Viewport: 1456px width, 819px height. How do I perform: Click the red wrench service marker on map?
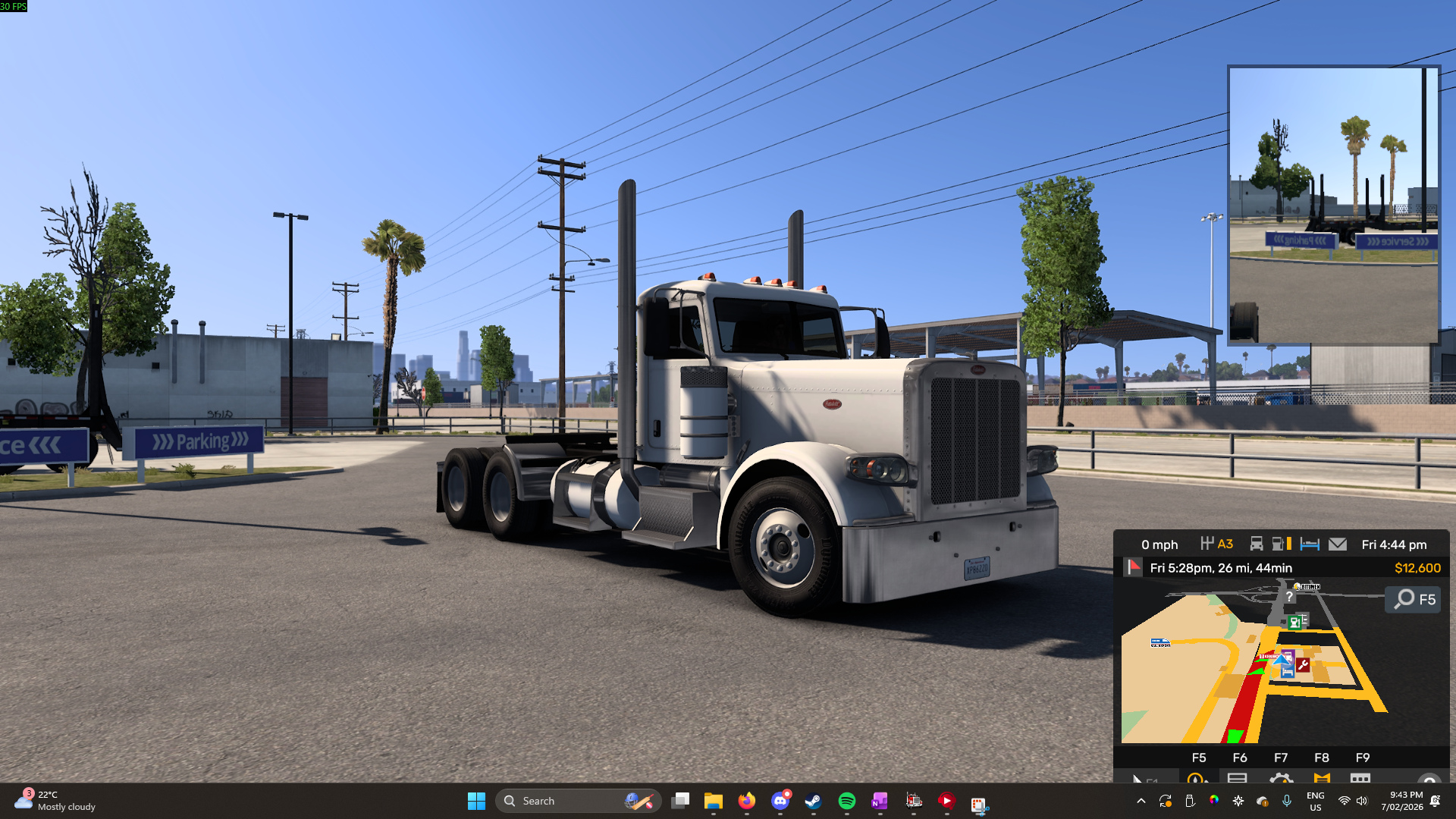point(1303,665)
